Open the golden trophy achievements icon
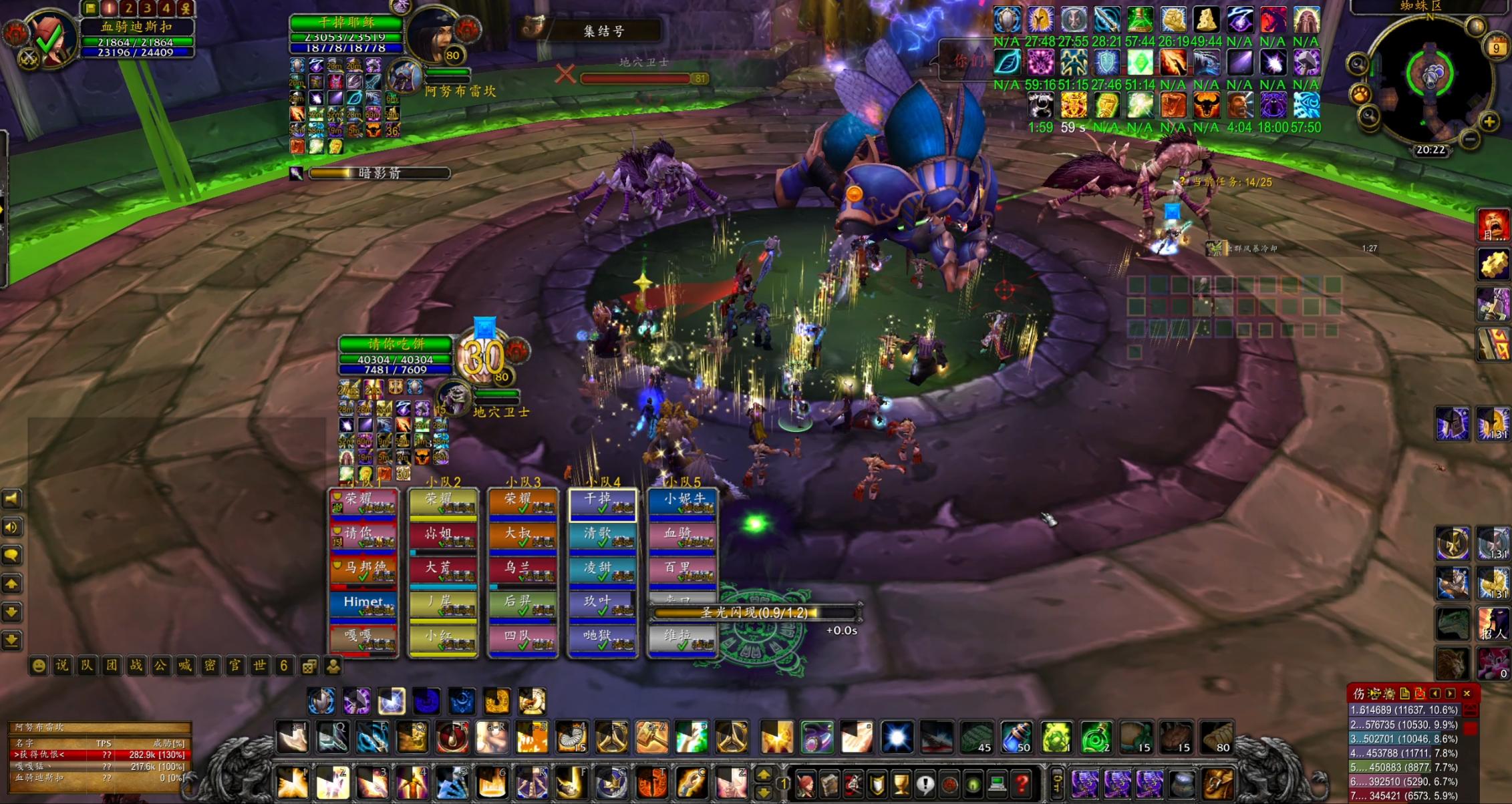 (901, 785)
